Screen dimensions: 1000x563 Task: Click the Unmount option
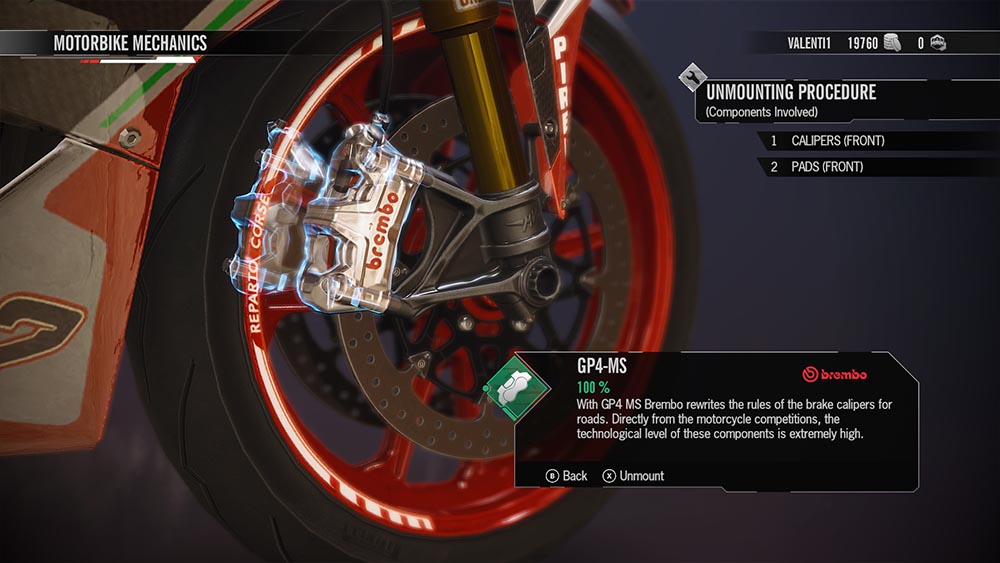633,476
